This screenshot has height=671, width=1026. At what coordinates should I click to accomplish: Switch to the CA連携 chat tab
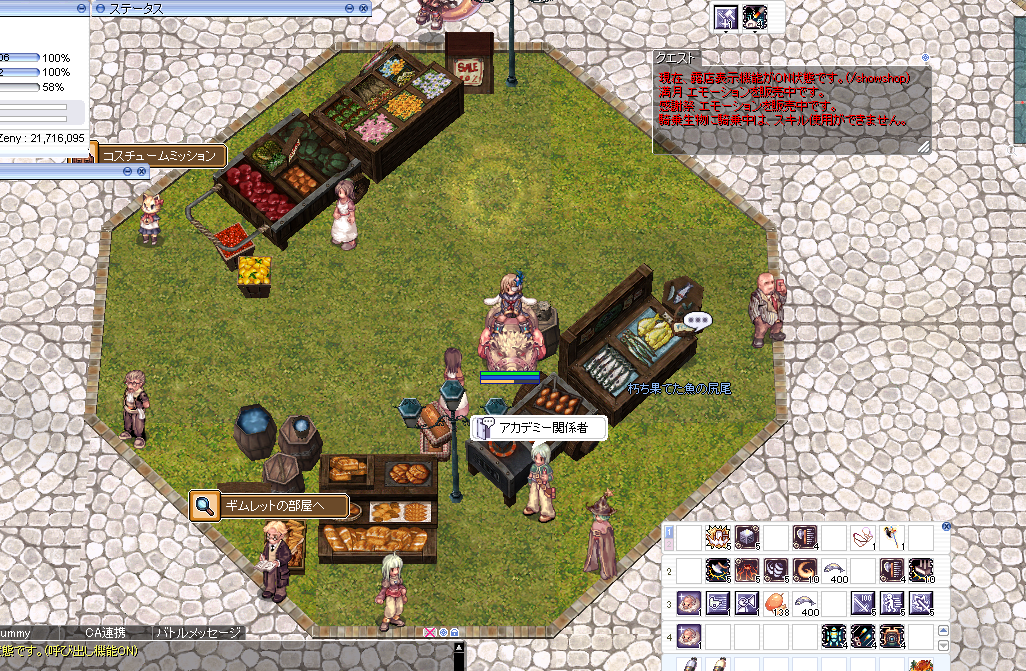103,633
